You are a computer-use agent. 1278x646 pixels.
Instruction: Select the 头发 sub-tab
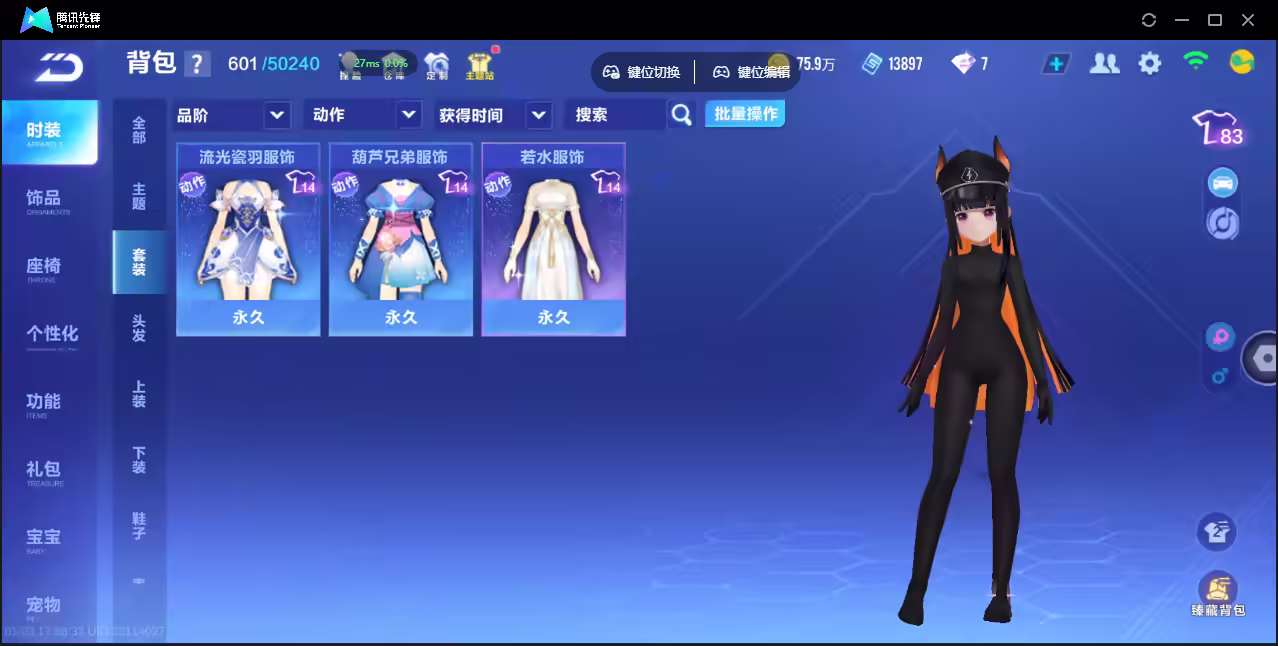139,328
